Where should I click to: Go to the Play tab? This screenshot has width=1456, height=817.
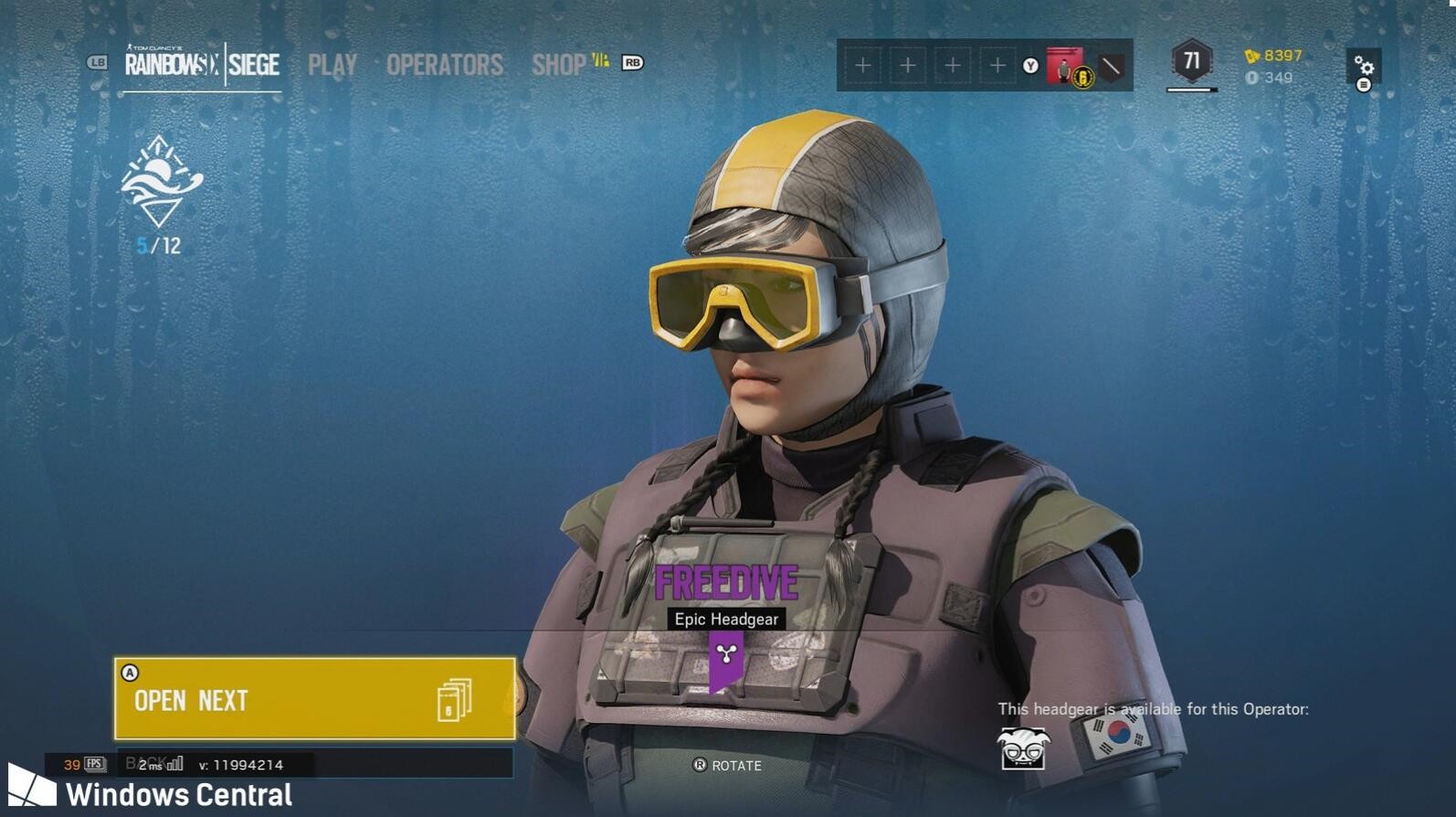[x=332, y=65]
